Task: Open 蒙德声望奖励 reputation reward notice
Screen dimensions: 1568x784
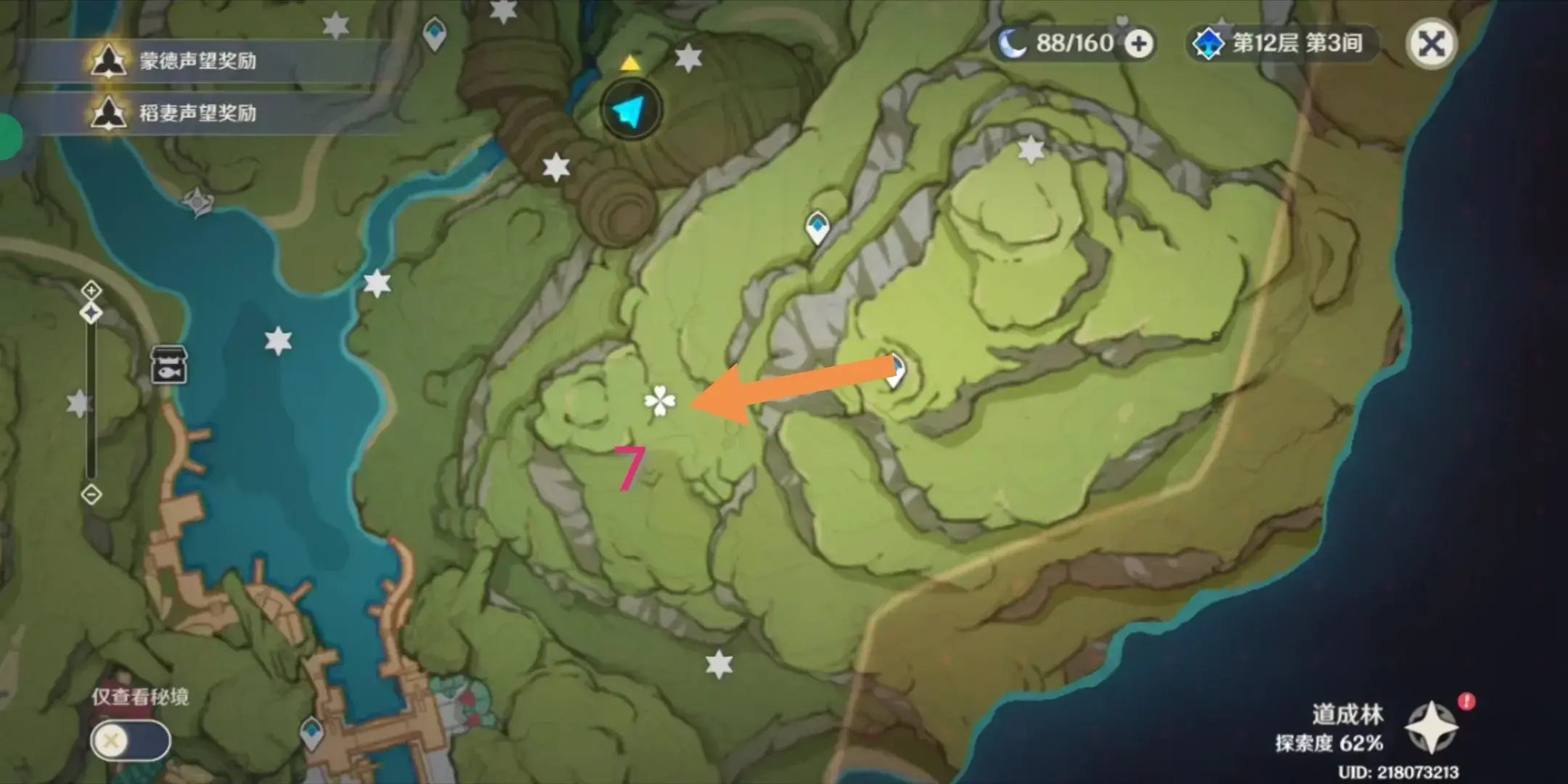Action: (197, 61)
